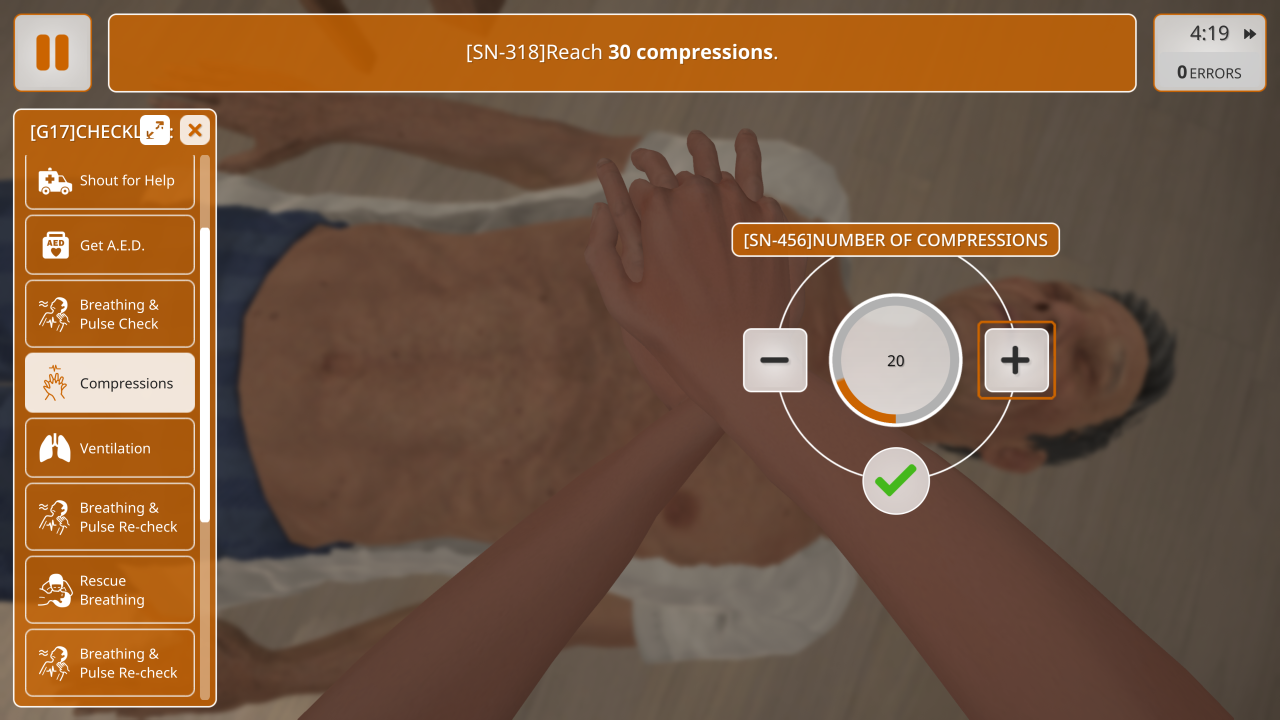Close the checklist panel
The height and width of the screenshot is (720, 1280).
tap(195, 130)
